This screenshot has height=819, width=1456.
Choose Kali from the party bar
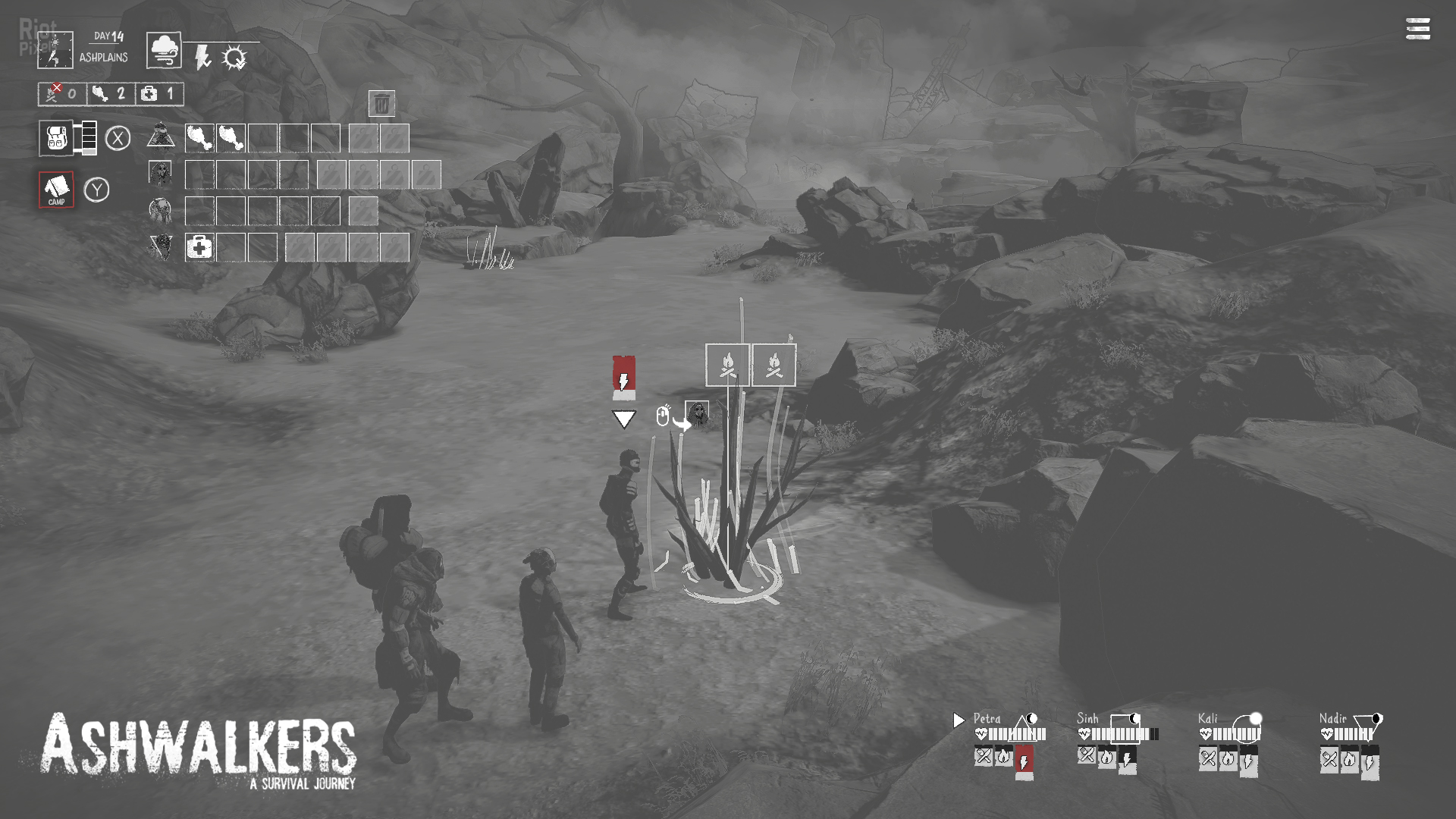click(x=1207, y=718)
